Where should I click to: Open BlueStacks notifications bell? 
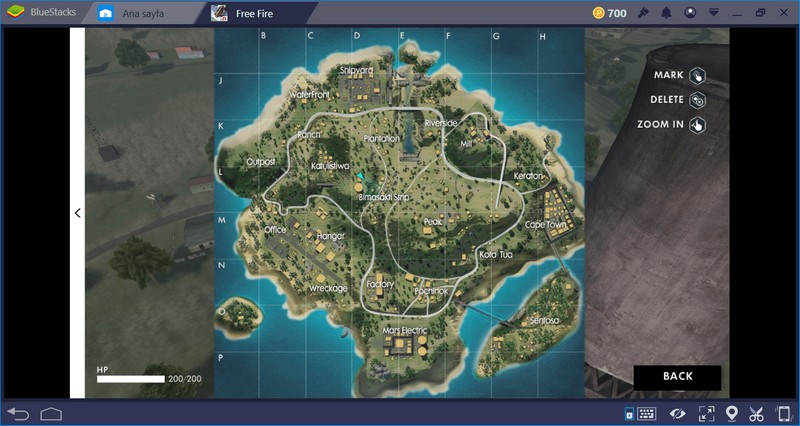[665, 13]
